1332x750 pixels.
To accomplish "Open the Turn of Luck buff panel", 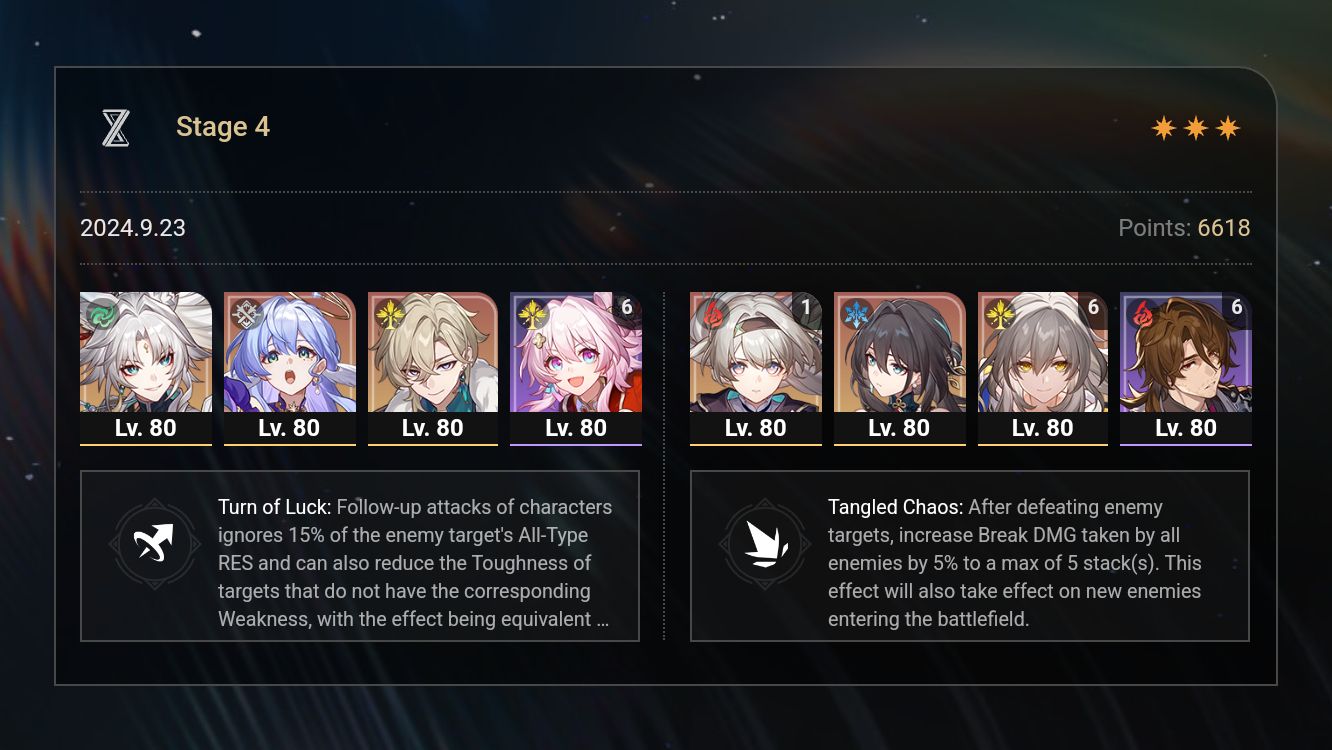I will [x=360, y=556].
